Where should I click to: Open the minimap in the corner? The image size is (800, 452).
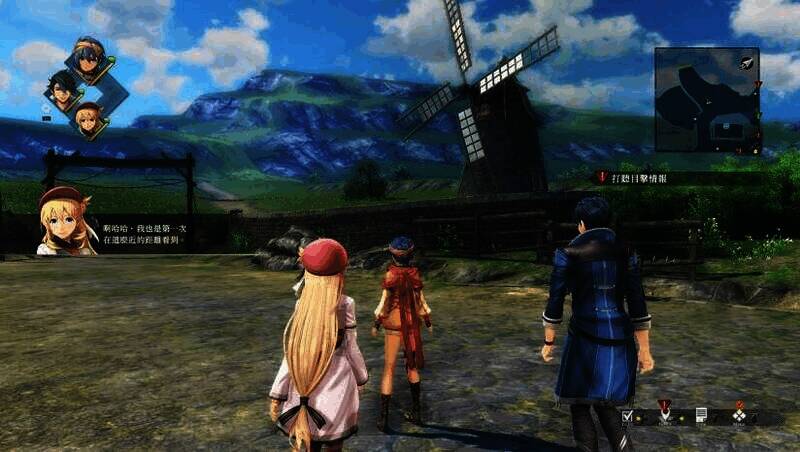pos(705,98)
